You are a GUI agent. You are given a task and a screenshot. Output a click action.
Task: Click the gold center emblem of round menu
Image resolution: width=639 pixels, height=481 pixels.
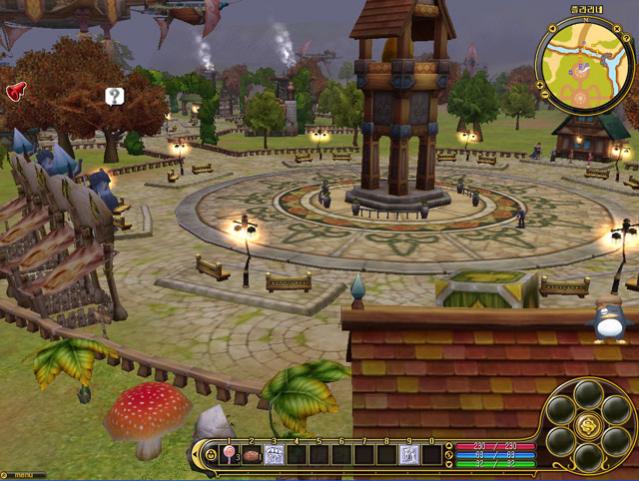point(588,427)
